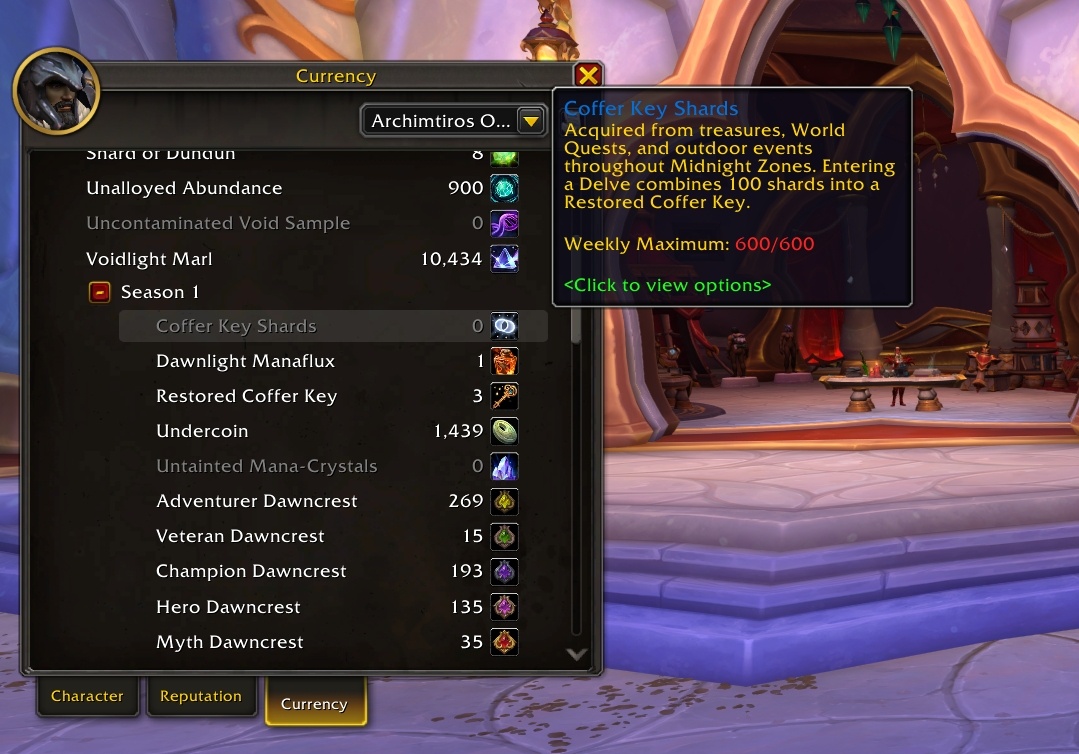This screenshot has width=1079, height=754.
Task: Select the Champion Dawncrest currency
Action: pyautogui.click(x=333, y=571)
